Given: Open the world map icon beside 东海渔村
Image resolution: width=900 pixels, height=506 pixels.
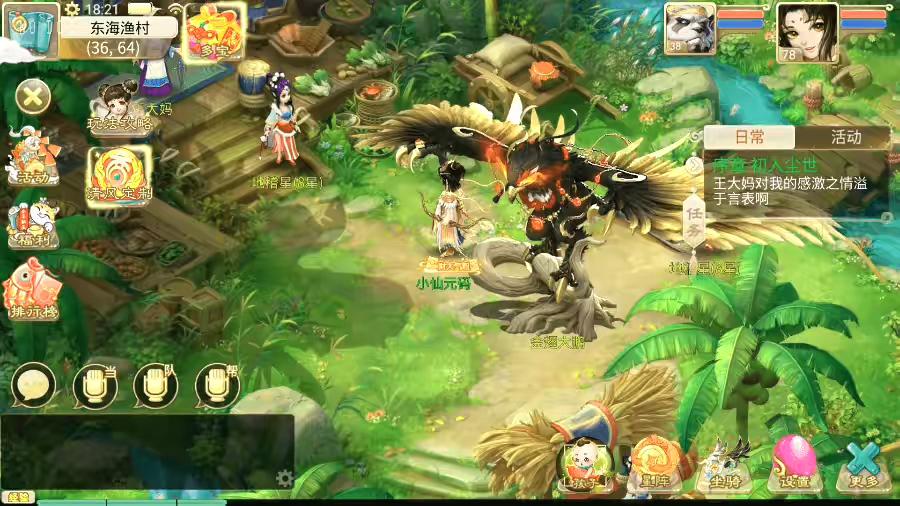Looking at the screenshot, I should click(29, 32).
